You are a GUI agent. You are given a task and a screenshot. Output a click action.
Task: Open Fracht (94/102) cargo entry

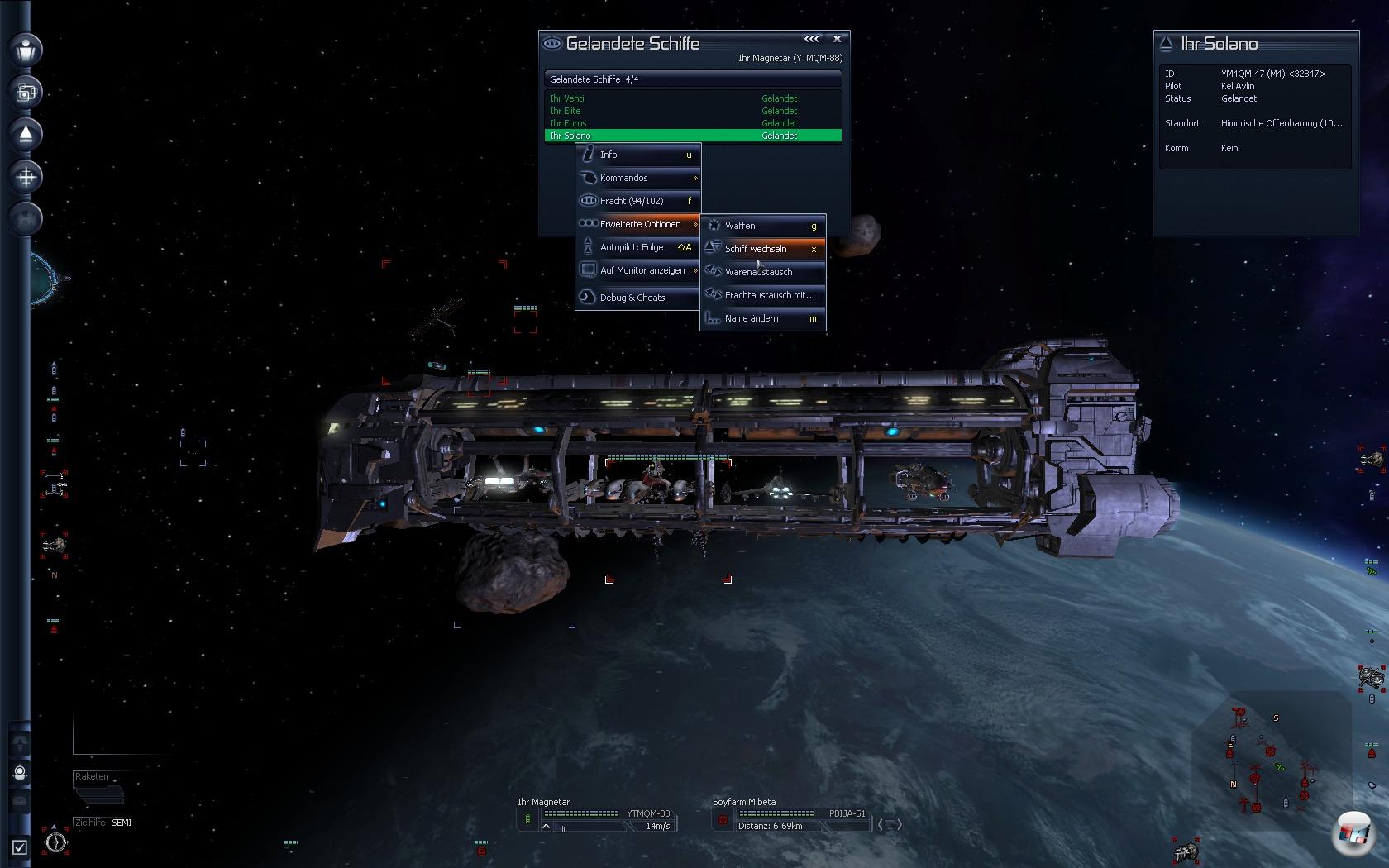[638, 201]
